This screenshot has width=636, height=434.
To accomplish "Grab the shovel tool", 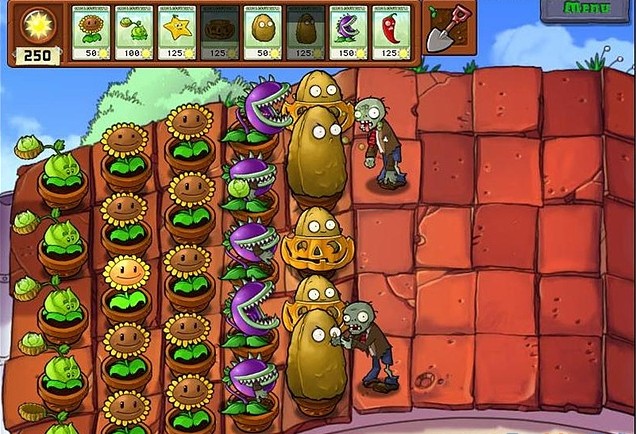I will click(441, 31).
